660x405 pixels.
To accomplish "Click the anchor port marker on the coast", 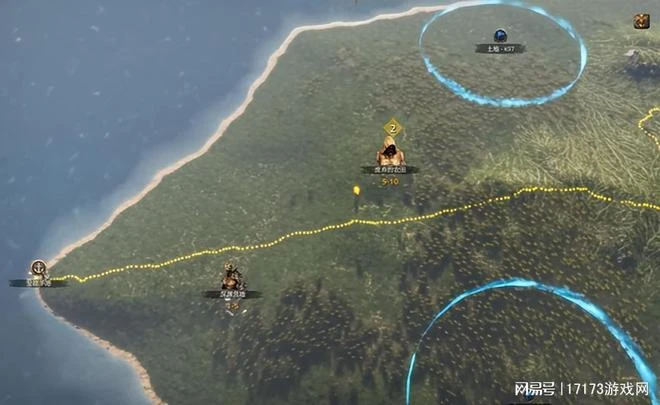I will pos(39,268).
